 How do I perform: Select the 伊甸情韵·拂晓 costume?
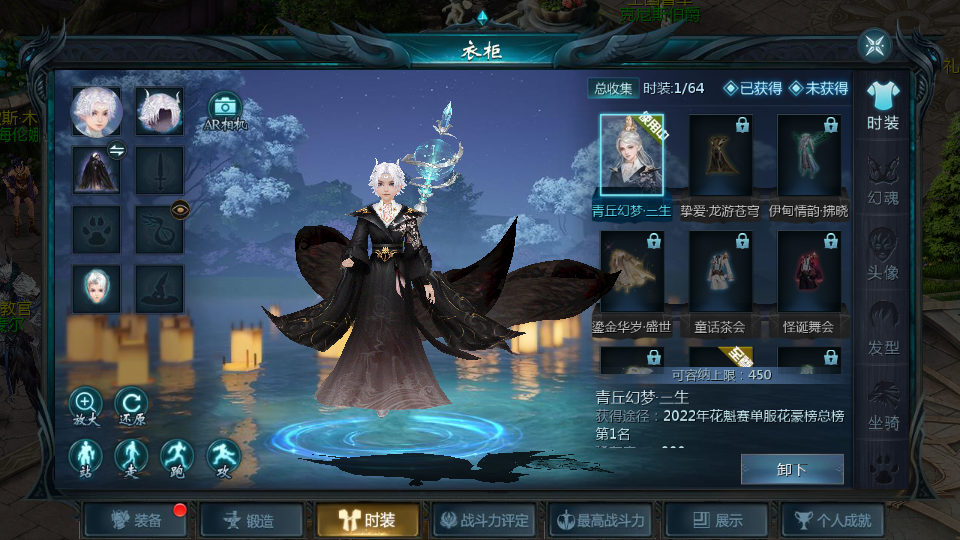(x=808, y=156)
